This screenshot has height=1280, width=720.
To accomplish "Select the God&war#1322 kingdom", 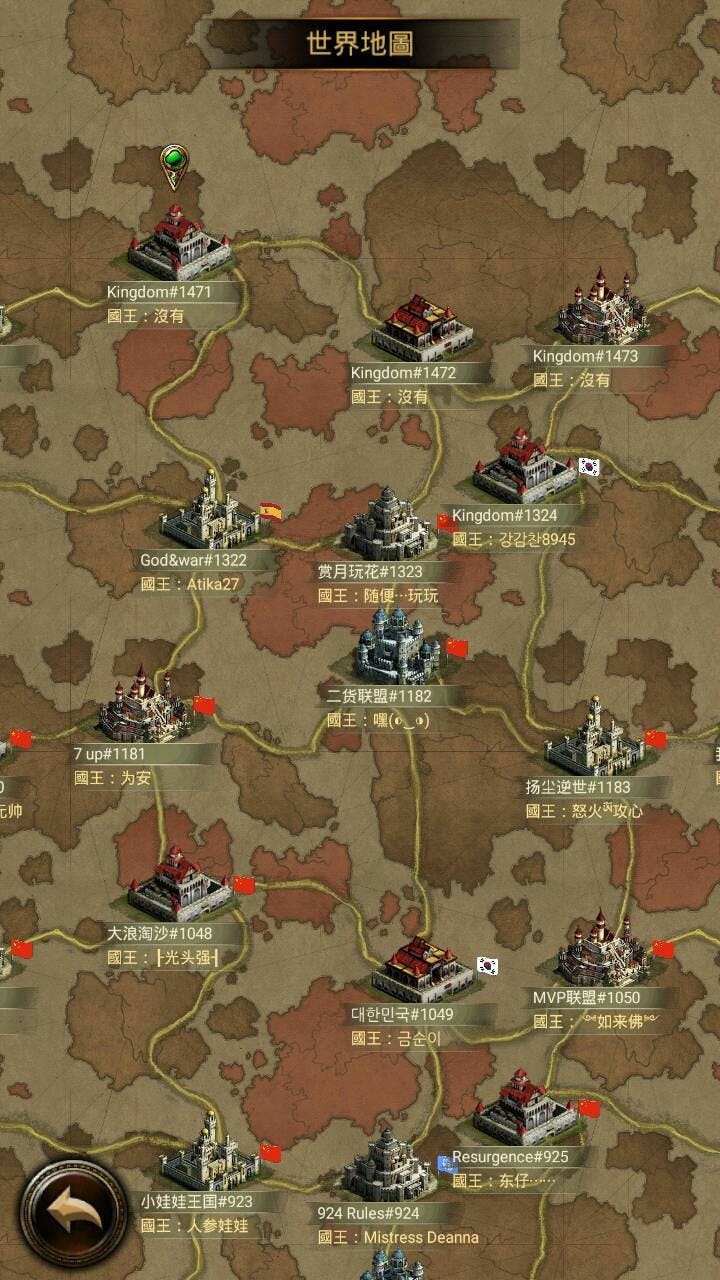I will coord(210,514).
